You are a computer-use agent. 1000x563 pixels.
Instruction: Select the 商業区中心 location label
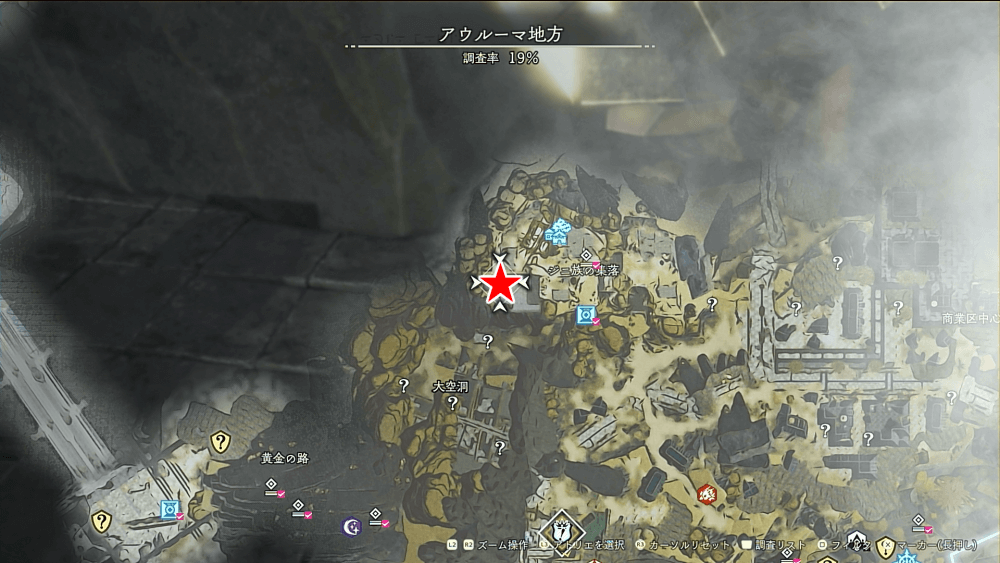click(970, 319)
